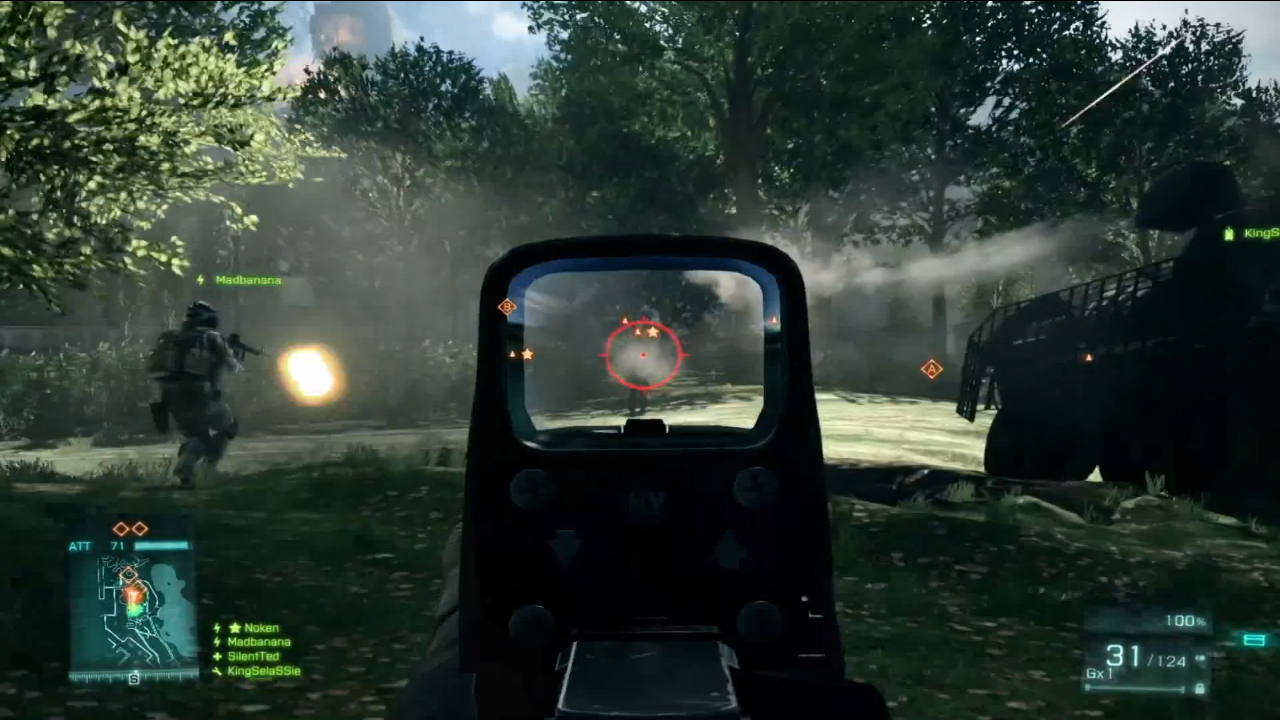Pick KingSelaSSie in the squad list
The height and width of the screenshot is (720, 1280).
pos(263,671)
